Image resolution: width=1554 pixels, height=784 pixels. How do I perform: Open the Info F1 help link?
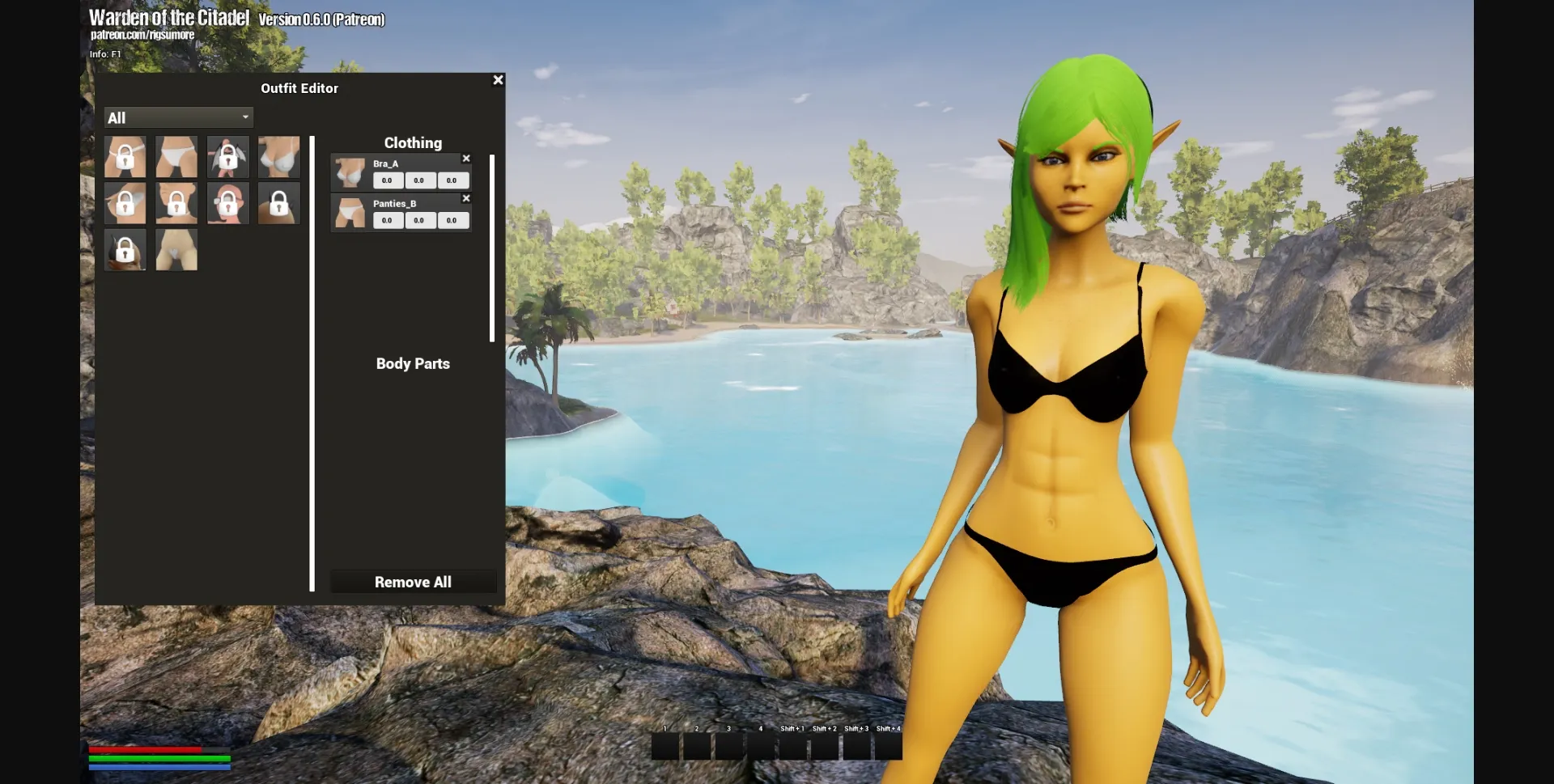[105, 53]
